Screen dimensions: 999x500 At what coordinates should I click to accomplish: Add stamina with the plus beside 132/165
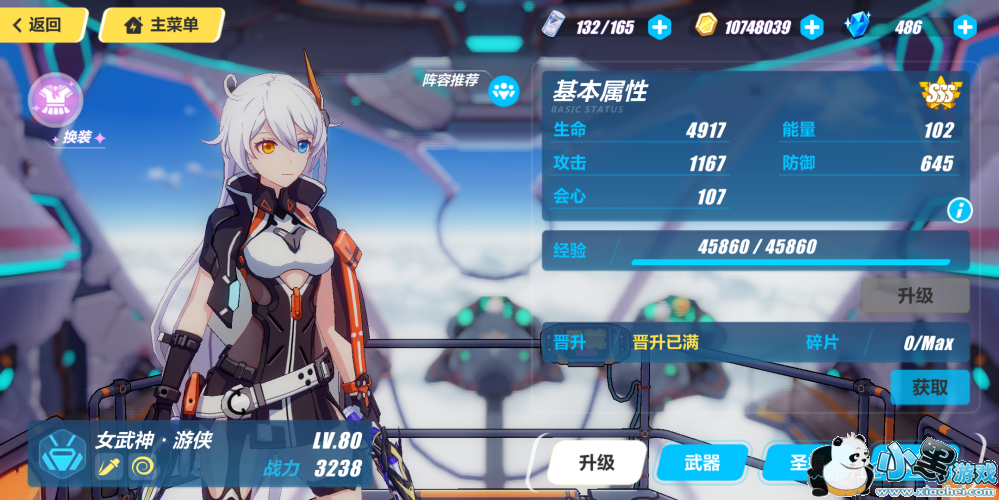[x=659, y=27]
